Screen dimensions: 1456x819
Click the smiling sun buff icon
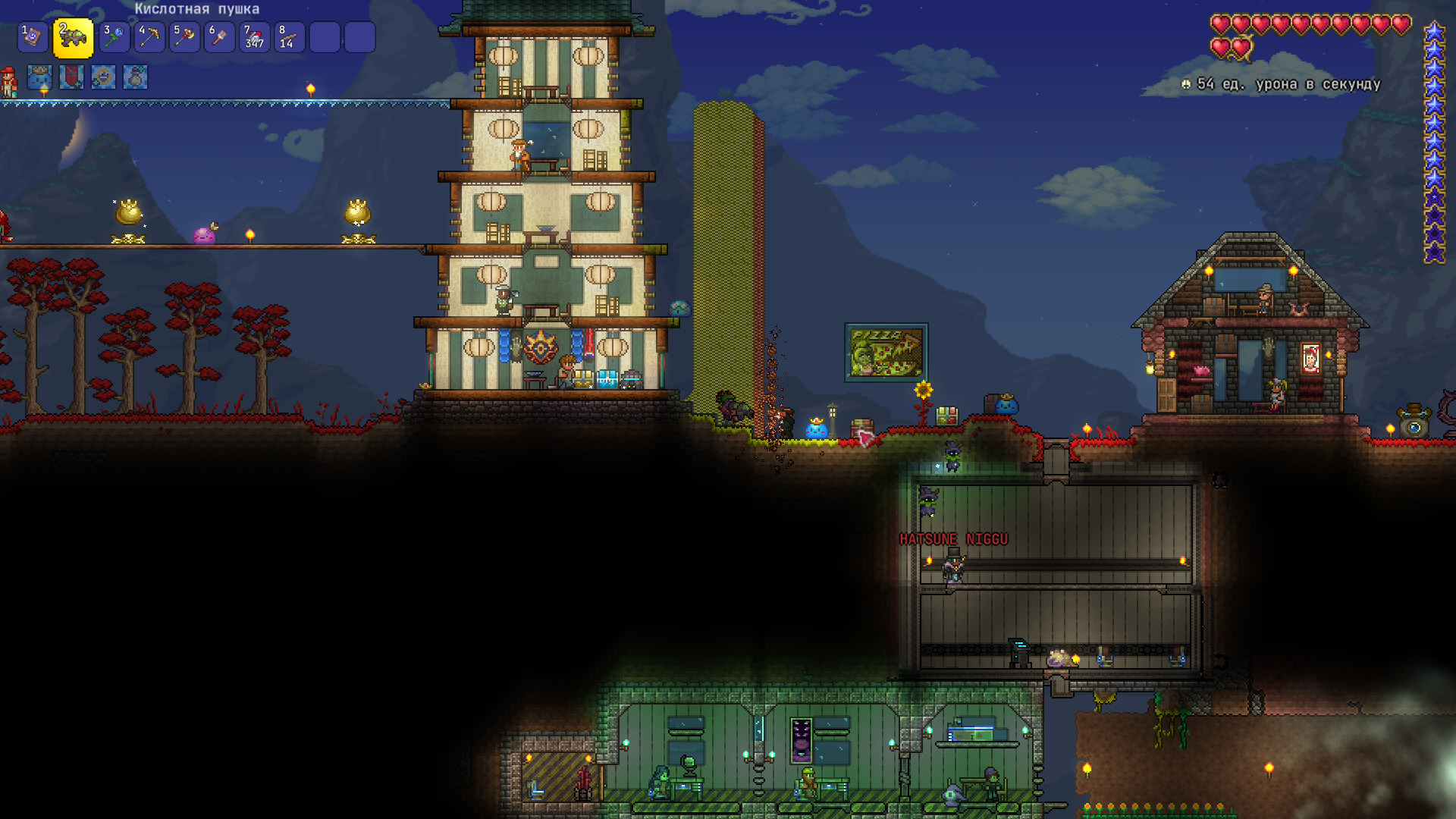point(103,77)
